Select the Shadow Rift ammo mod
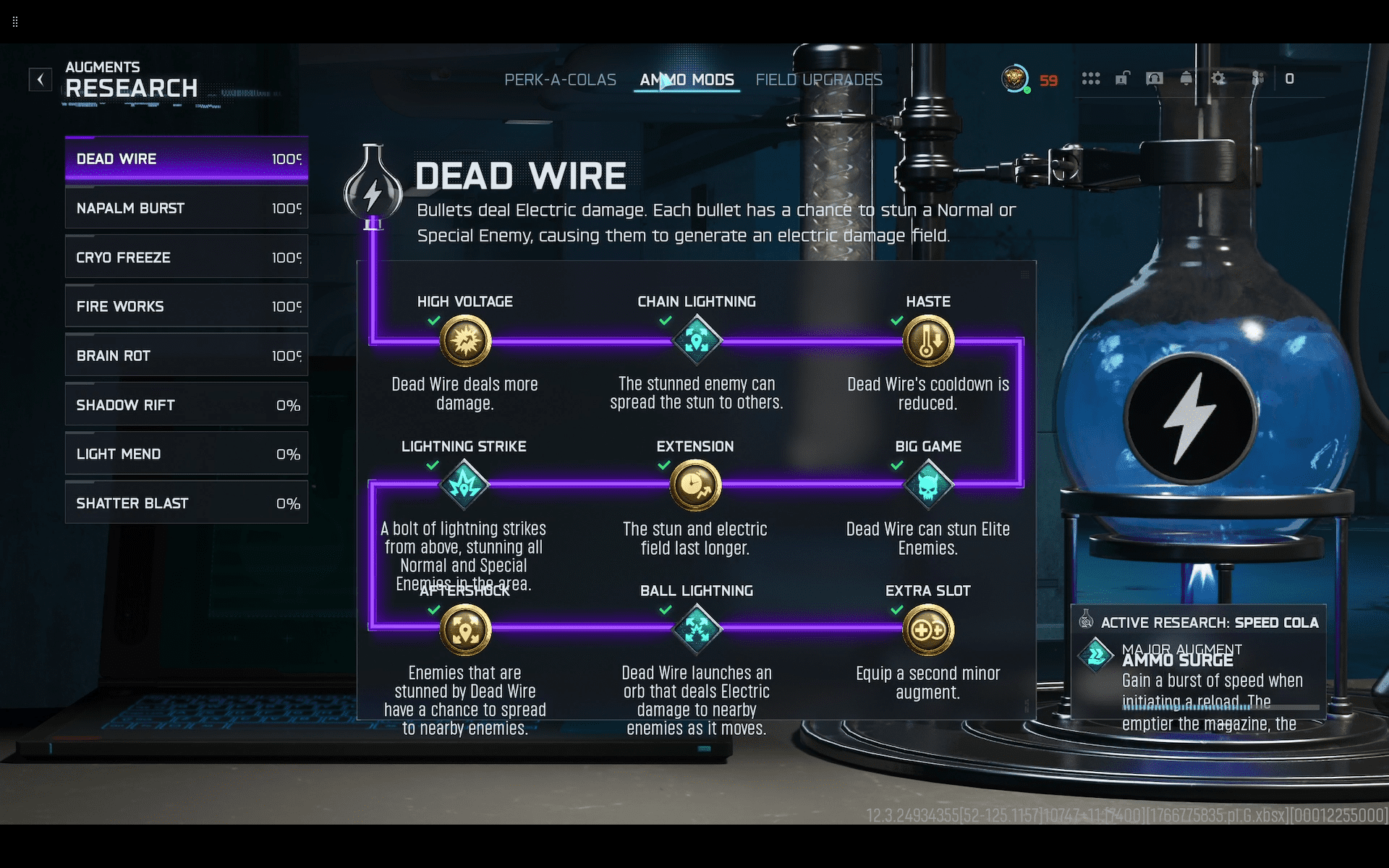The image size is (1389, 868). point(187,405)
